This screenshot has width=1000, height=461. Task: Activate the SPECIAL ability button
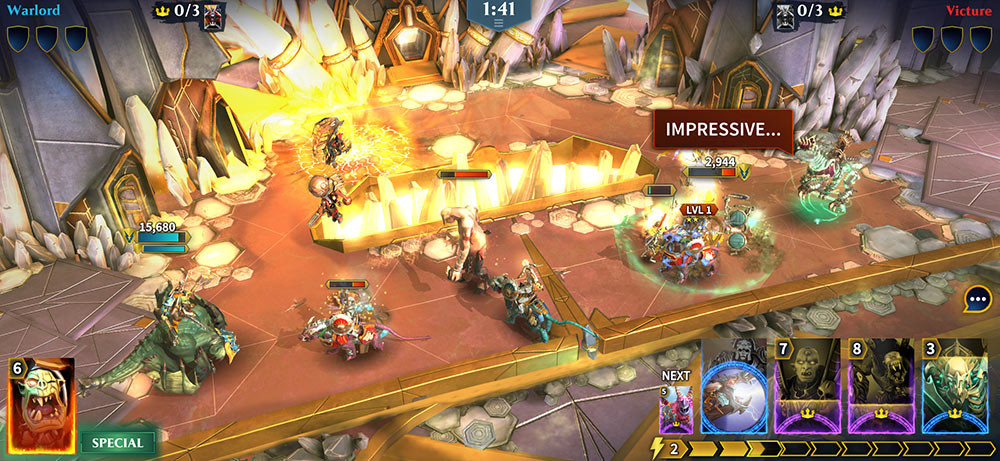[x=117, y=442]
